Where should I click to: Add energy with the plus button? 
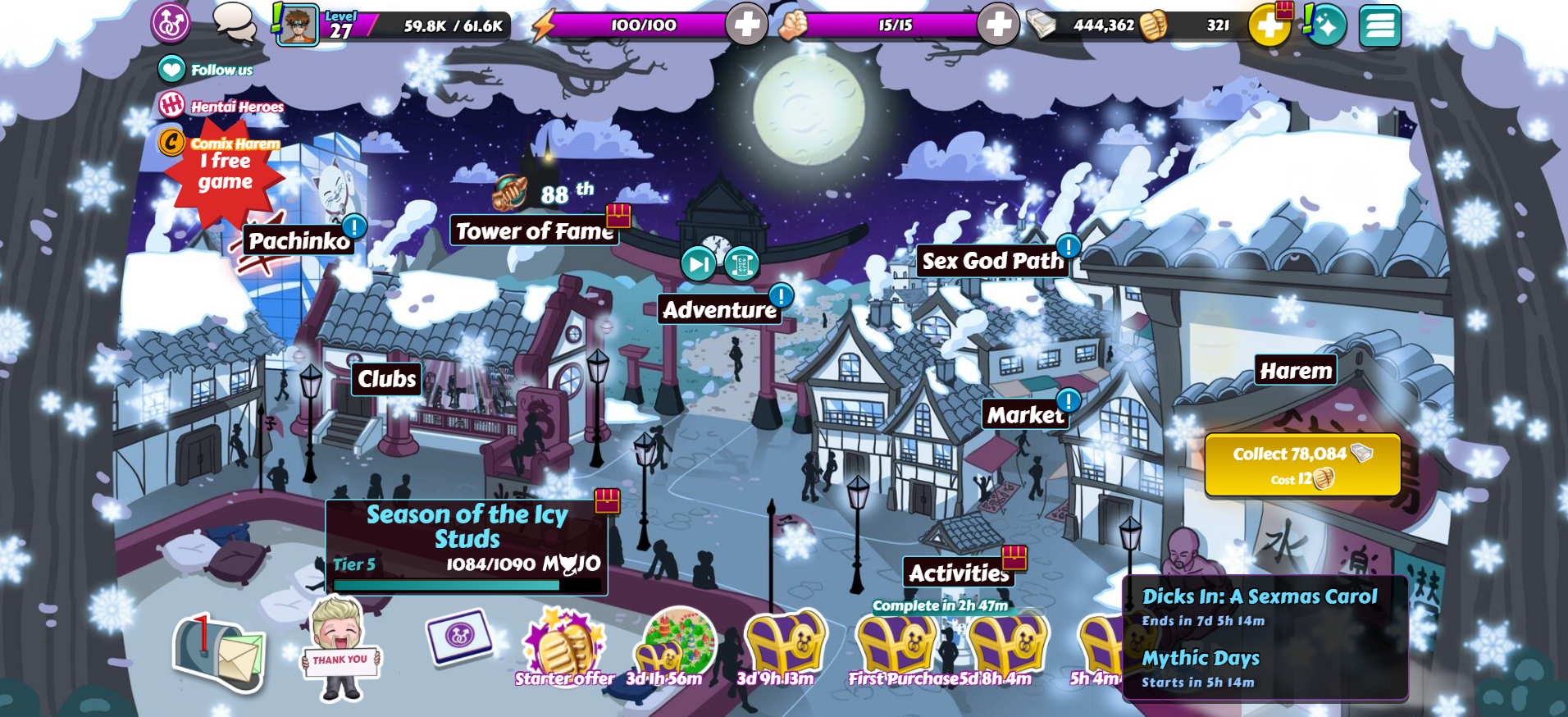pos(746,25)
